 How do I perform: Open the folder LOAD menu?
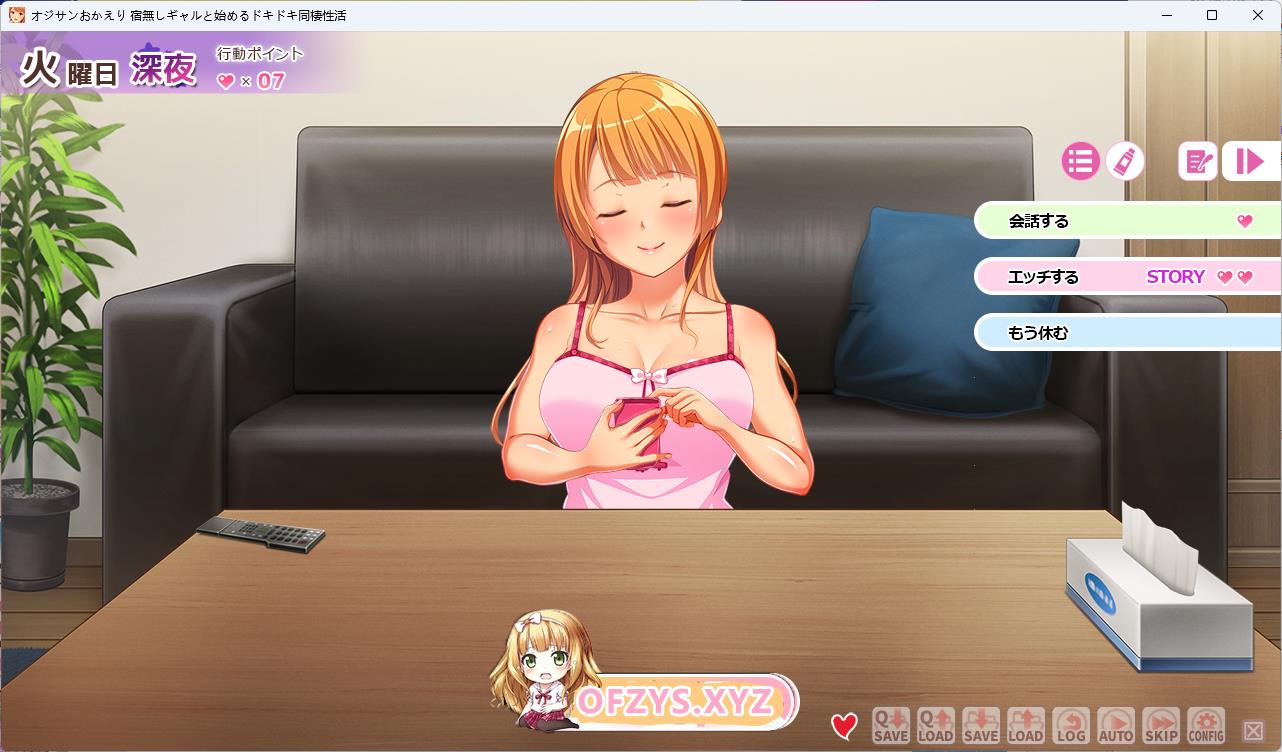1026,725
